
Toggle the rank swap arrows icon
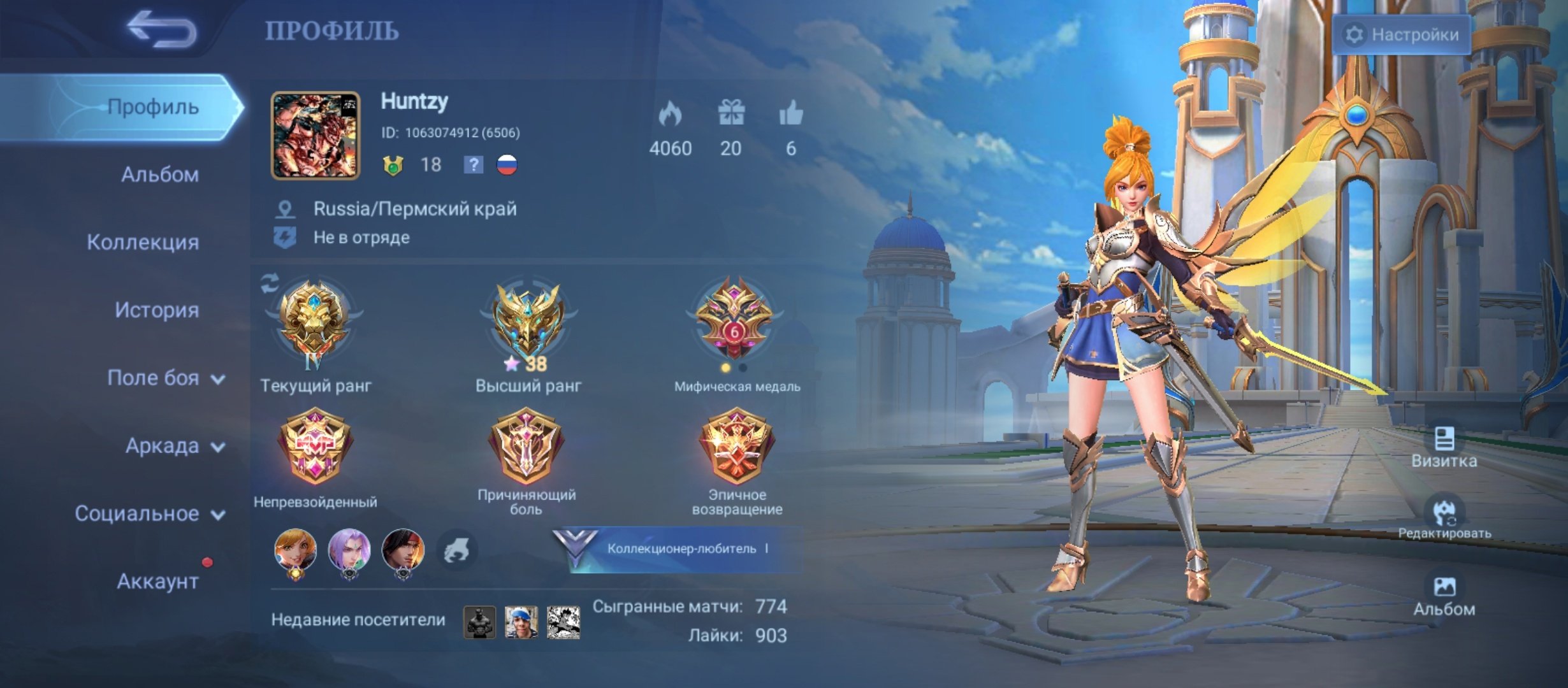tap(270, 283)
